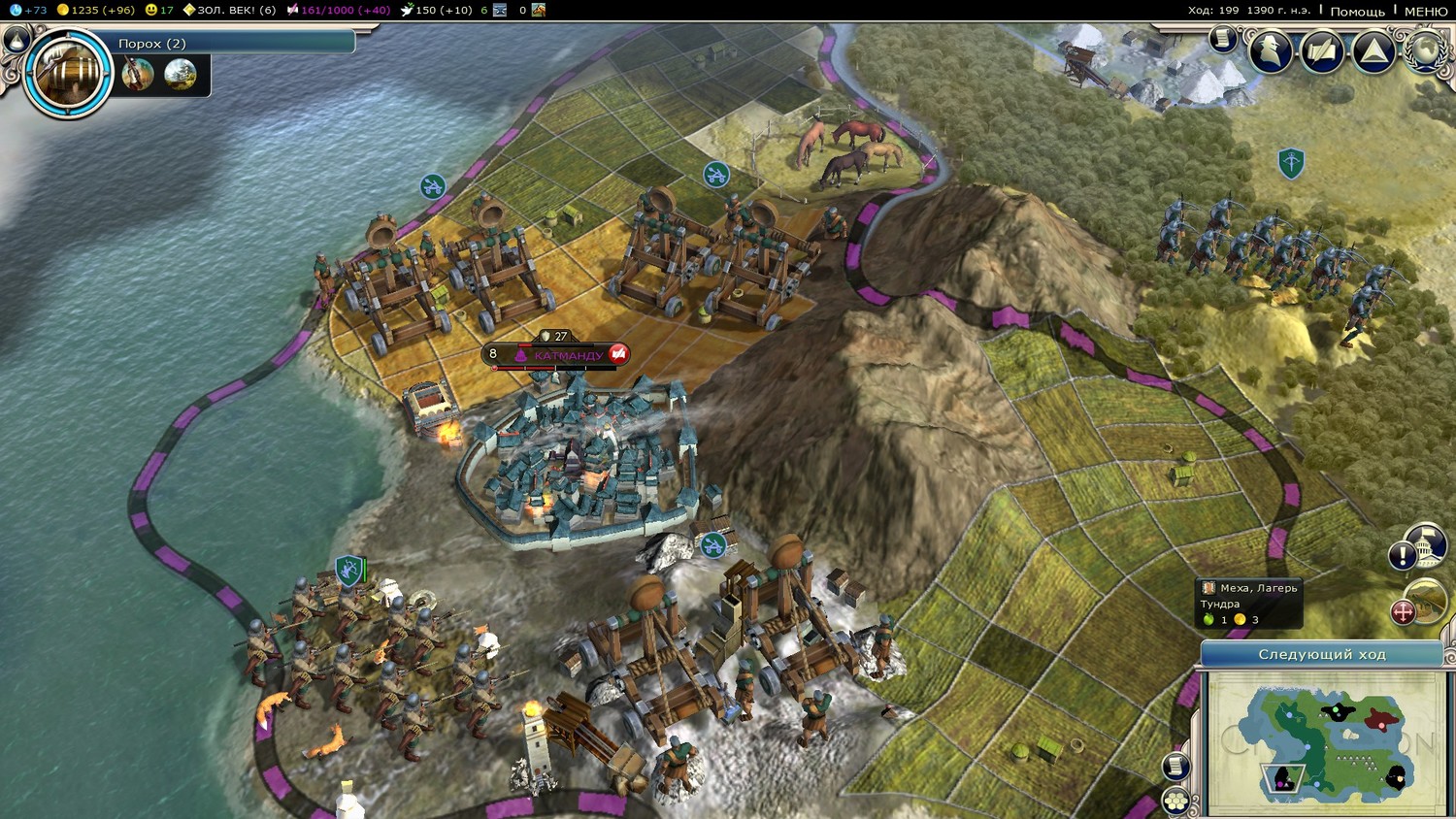The image size is (1456, 819).
Task: Toggle the hex grid strategic view
Action: click(1176, 802)
